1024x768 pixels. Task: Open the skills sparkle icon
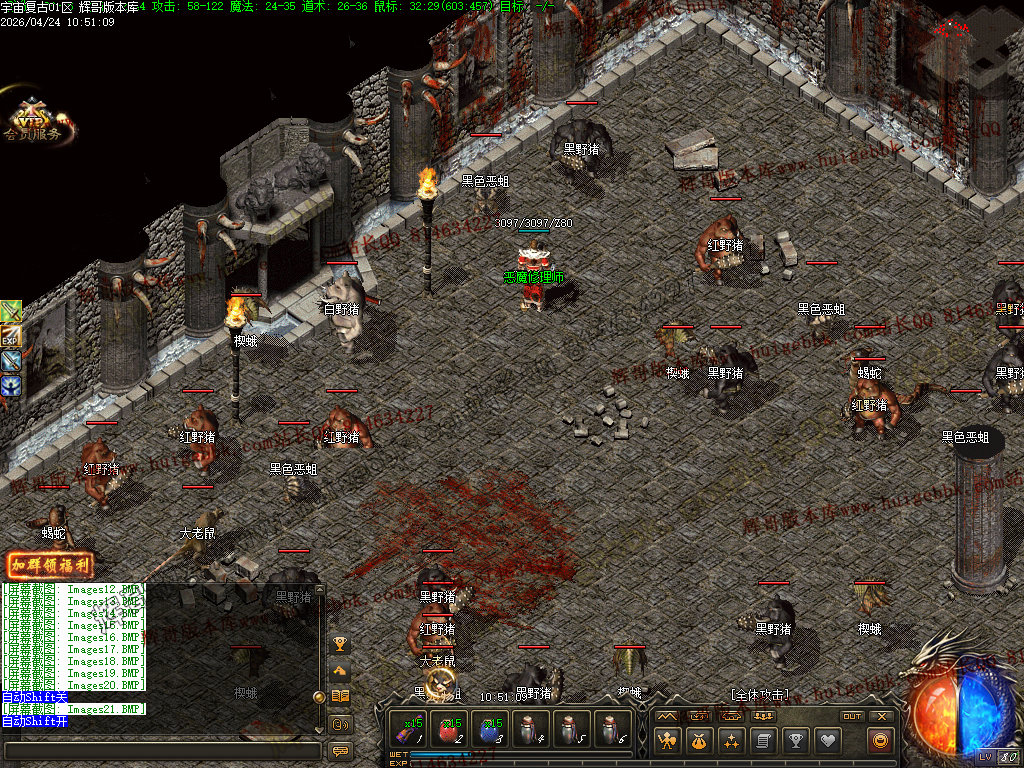tap(731, 741)
